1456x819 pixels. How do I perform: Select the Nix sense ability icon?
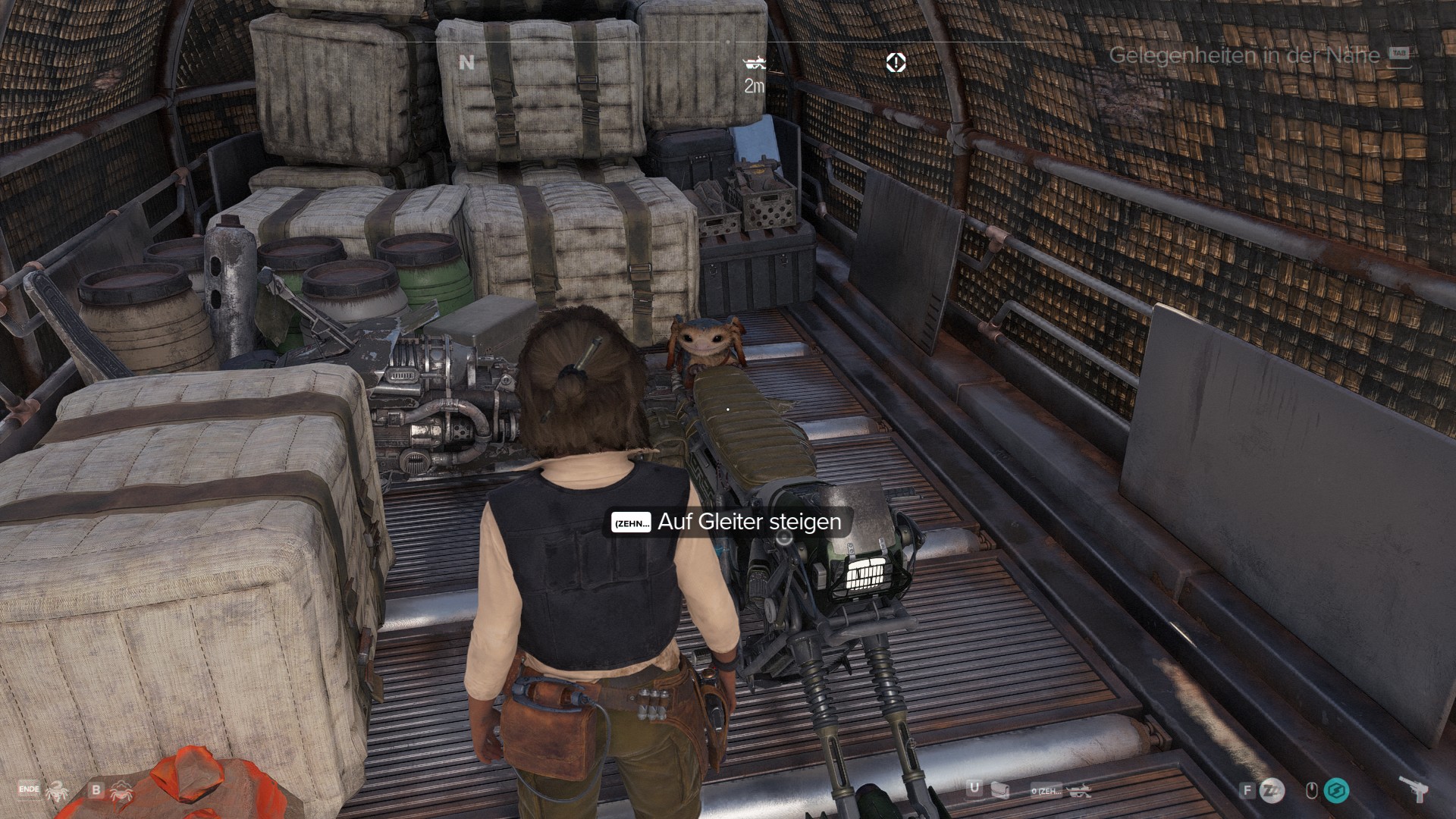pos(121,792)
